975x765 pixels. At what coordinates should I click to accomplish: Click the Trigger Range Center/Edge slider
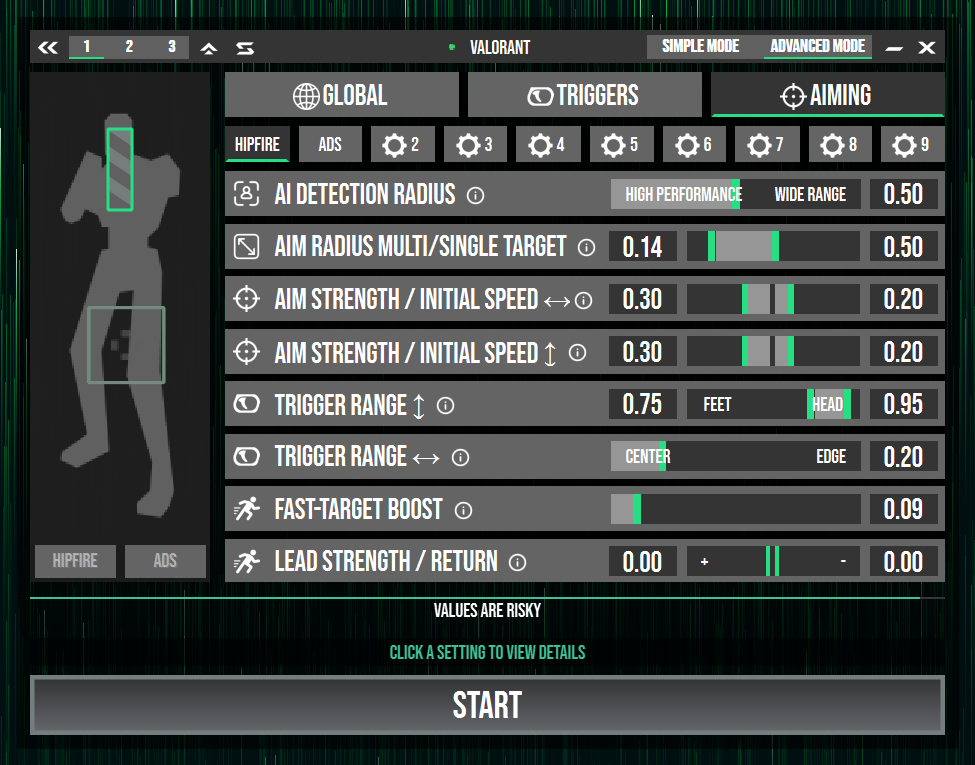coord(735,457)
